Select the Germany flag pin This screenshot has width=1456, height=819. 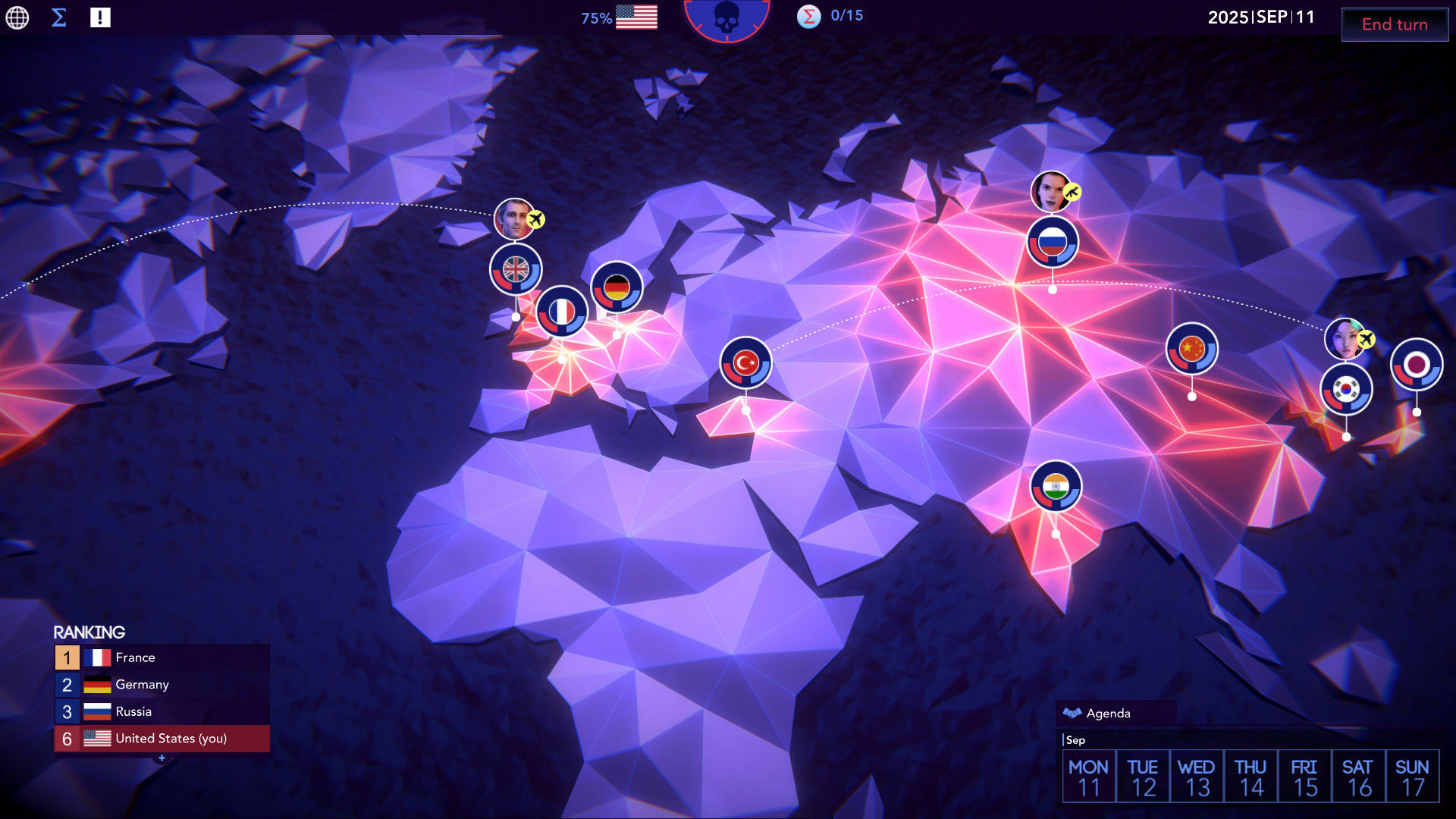pyautogui.click(x=618, y=287)
